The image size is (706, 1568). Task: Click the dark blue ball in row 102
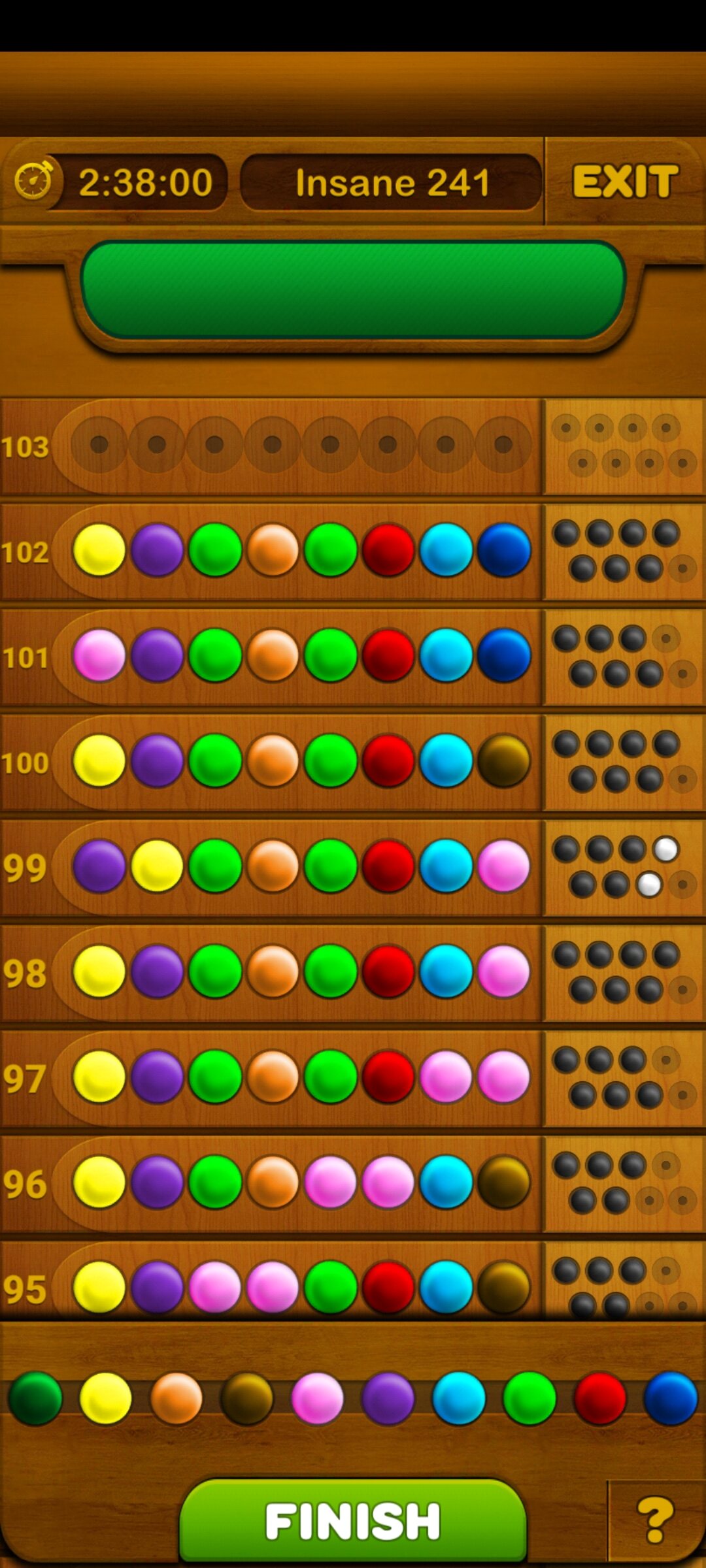(x=503, y=550)
